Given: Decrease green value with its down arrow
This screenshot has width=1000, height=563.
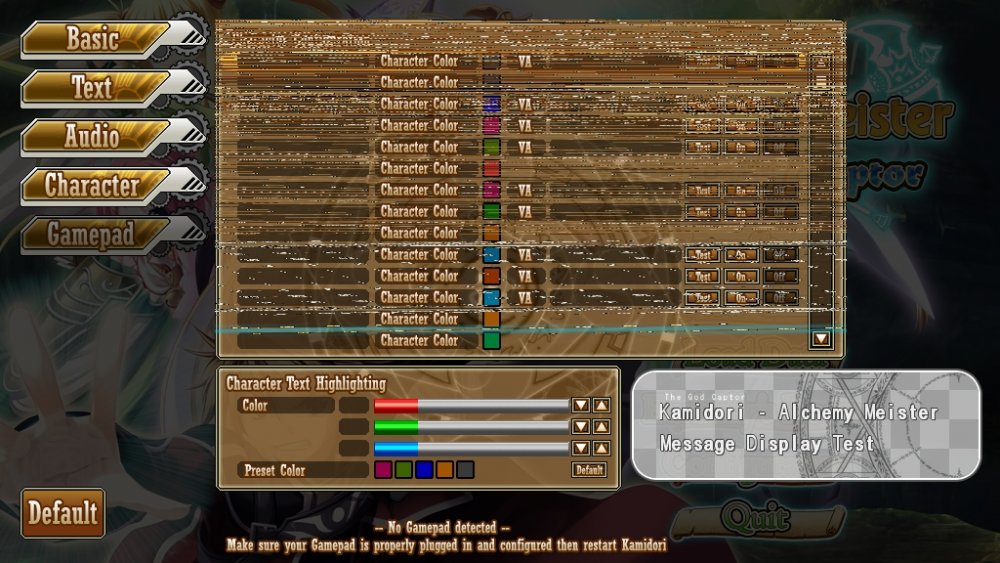Looking at the screenshot, I should [x=580, y=427].
